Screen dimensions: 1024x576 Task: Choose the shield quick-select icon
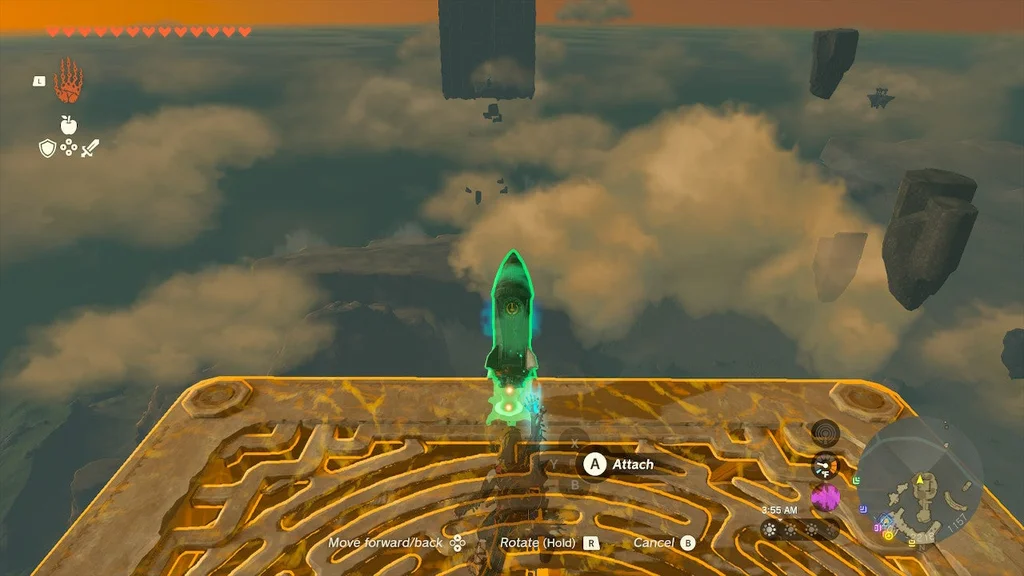click(x=46, y=148)
